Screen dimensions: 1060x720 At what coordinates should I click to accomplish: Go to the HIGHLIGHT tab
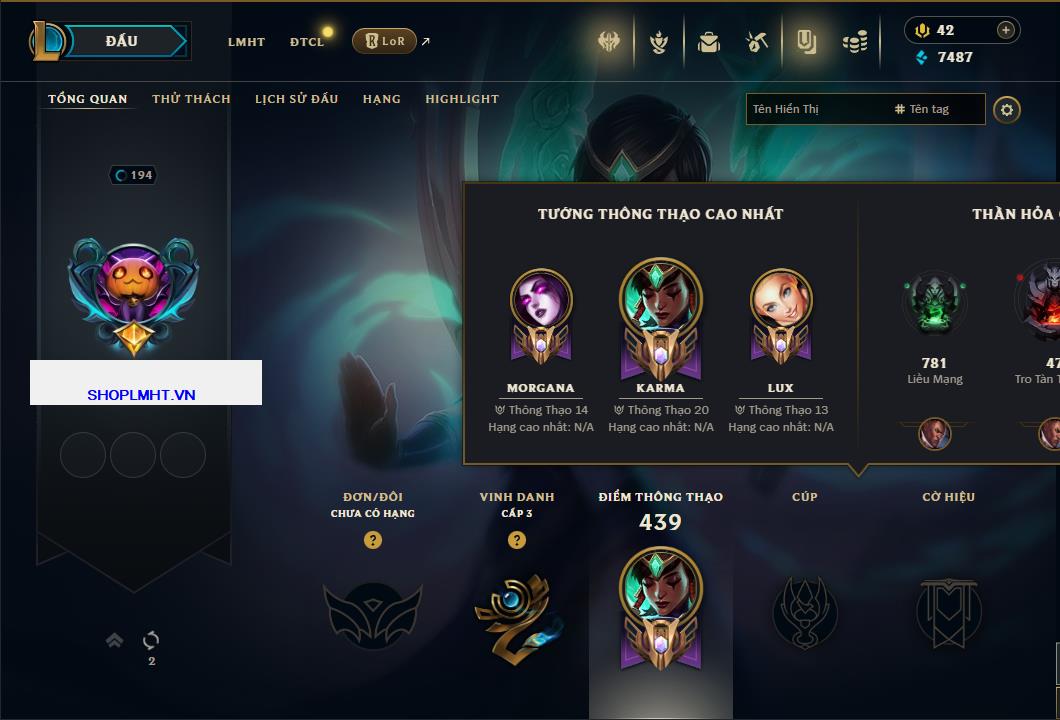[461, 99]
